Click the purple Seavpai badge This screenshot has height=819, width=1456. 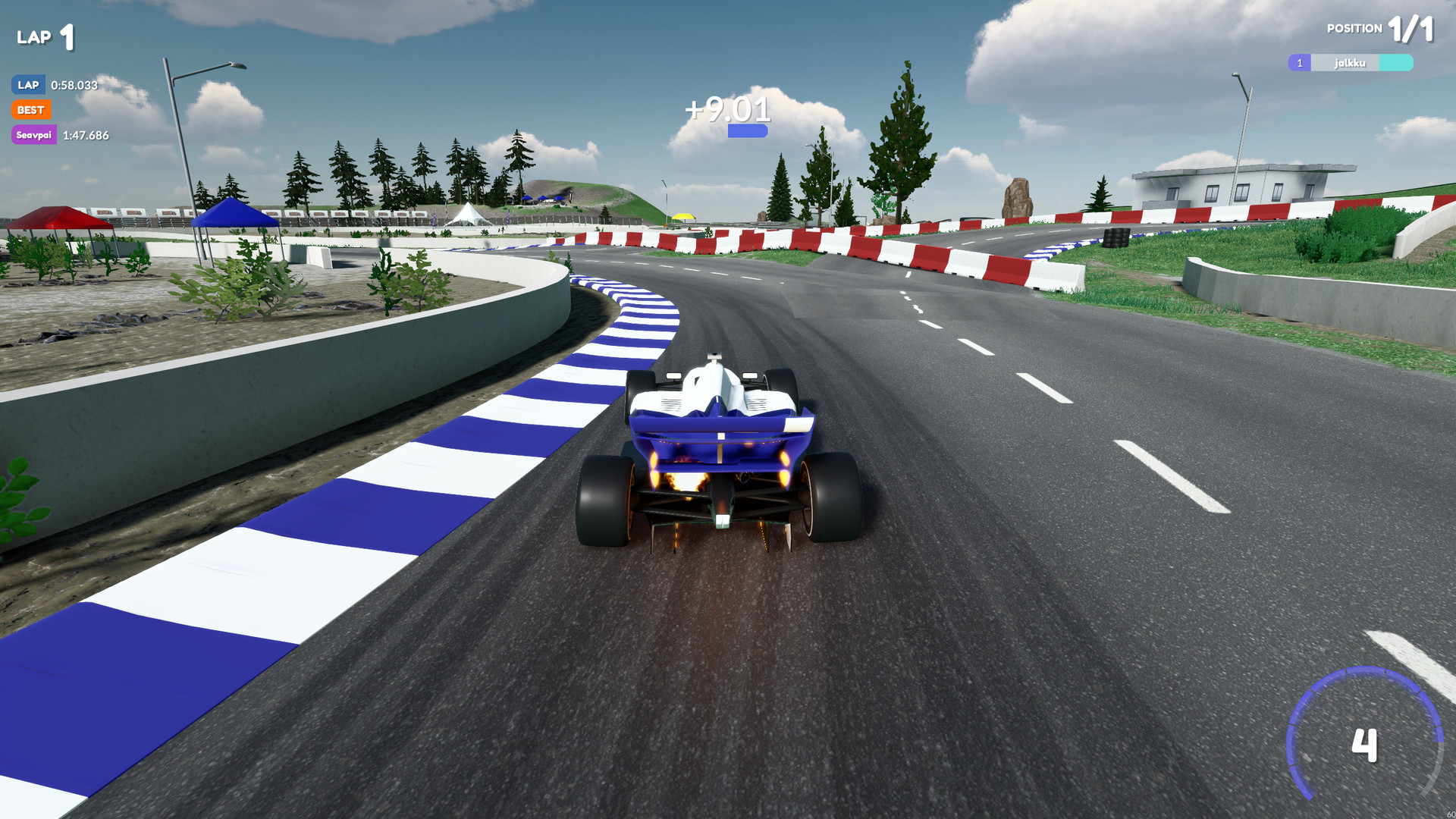[x=33, y=135]
